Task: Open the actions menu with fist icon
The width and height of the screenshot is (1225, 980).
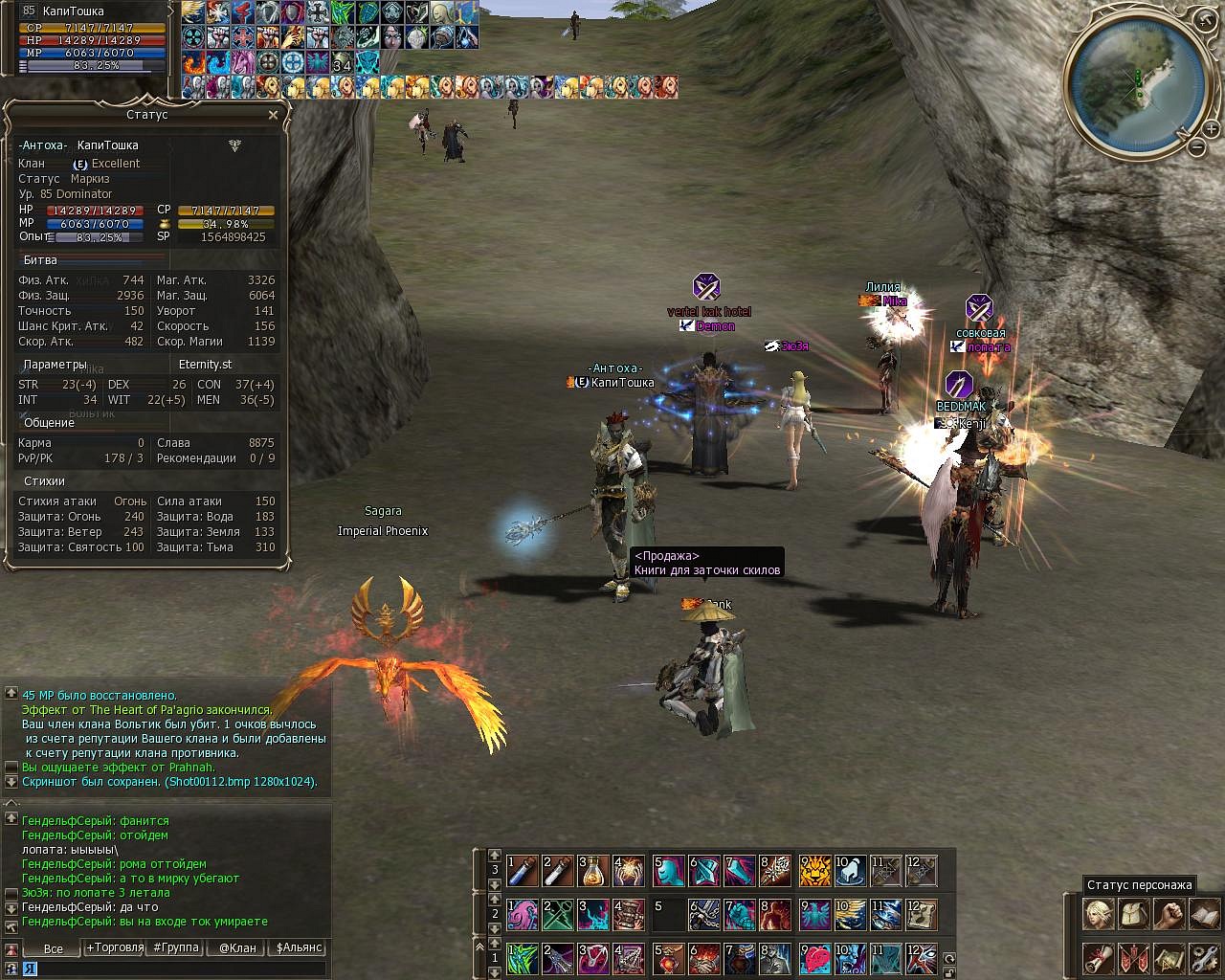Action: click(1169, 914)
